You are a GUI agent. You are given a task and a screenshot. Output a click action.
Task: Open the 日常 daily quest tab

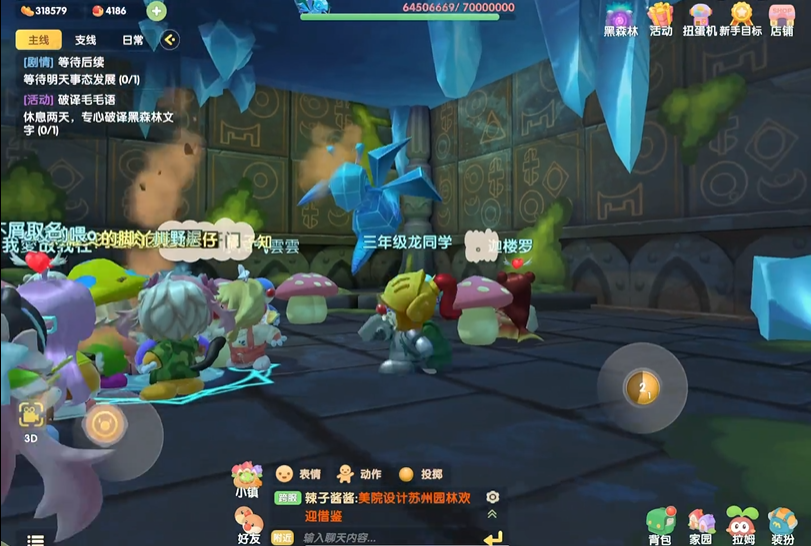[x=132, y=40]
